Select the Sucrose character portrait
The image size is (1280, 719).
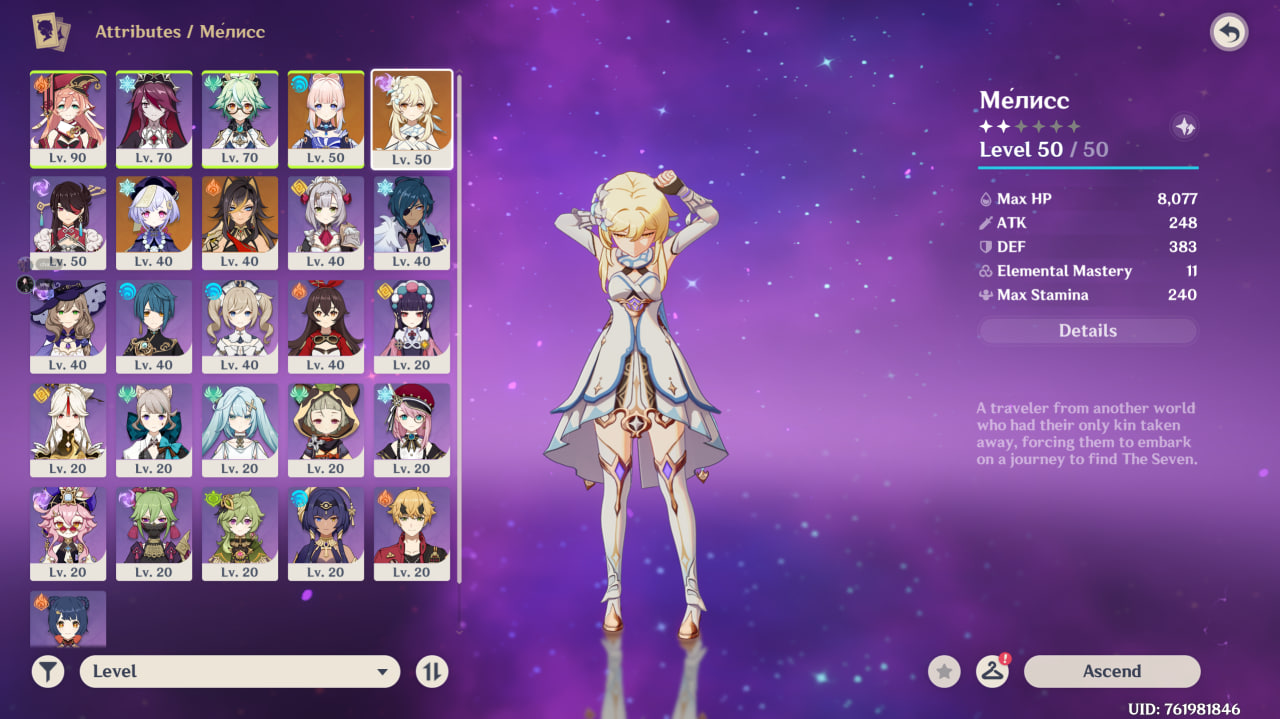click(240, 118)
